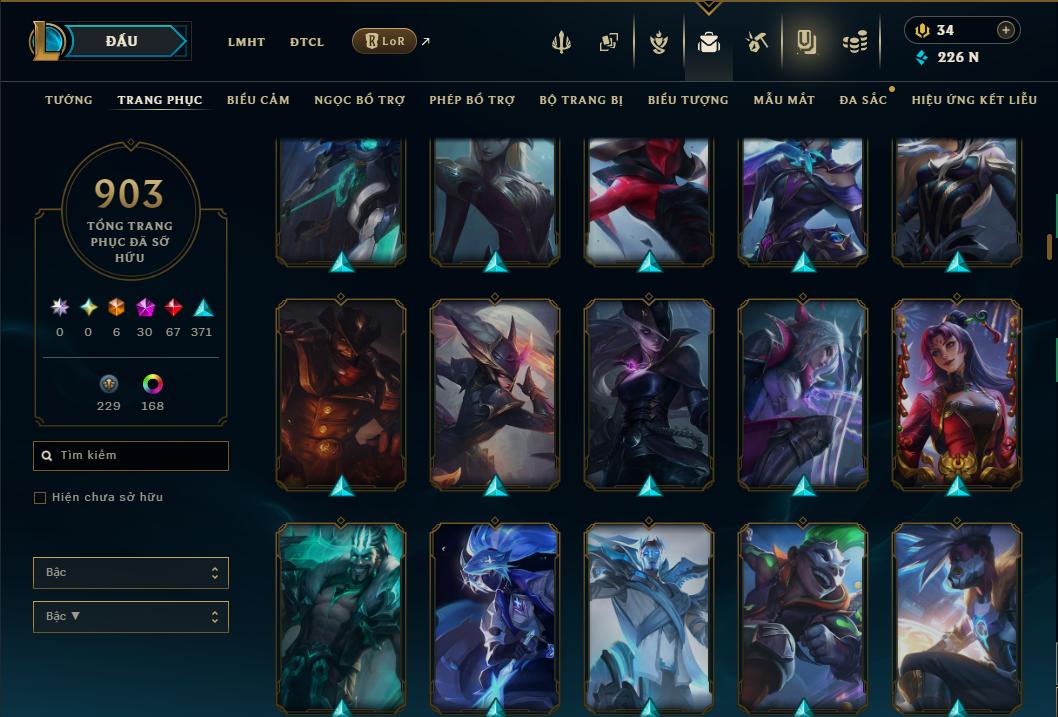Switch to the ĐTCL game tab
Image resolution: width=1058 pixels, height=717 pixels.
pyautogui.click(x=307, y=42)
